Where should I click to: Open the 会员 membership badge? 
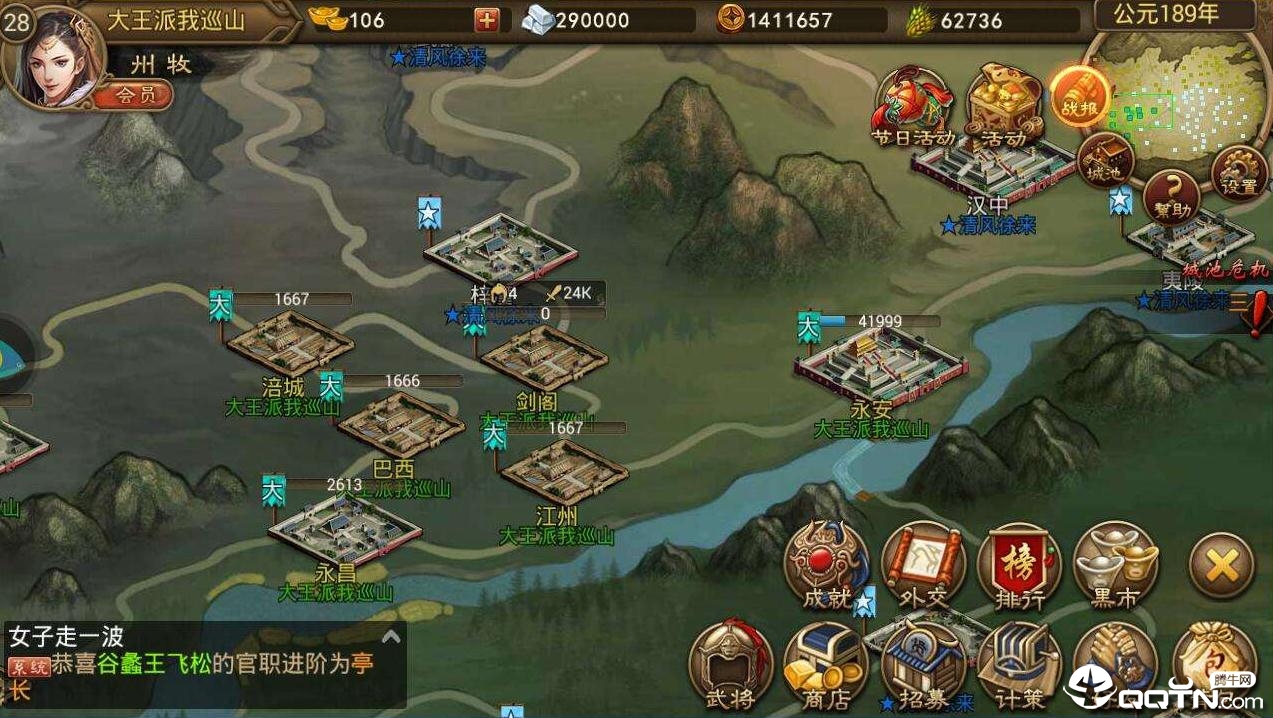tap(134, 95)
